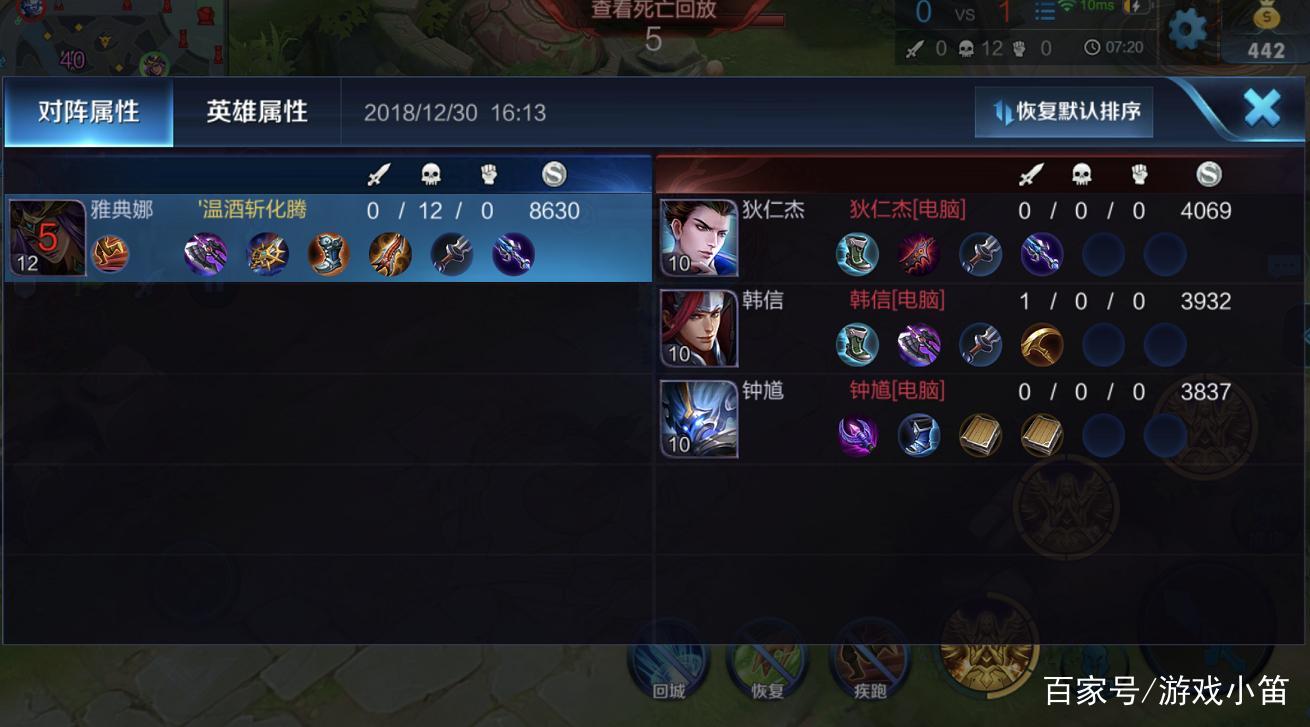Activate the 疾跑 sprint skill
Image resolution: width=1310 pixels, height=727 pixels.
click(869, 660)
